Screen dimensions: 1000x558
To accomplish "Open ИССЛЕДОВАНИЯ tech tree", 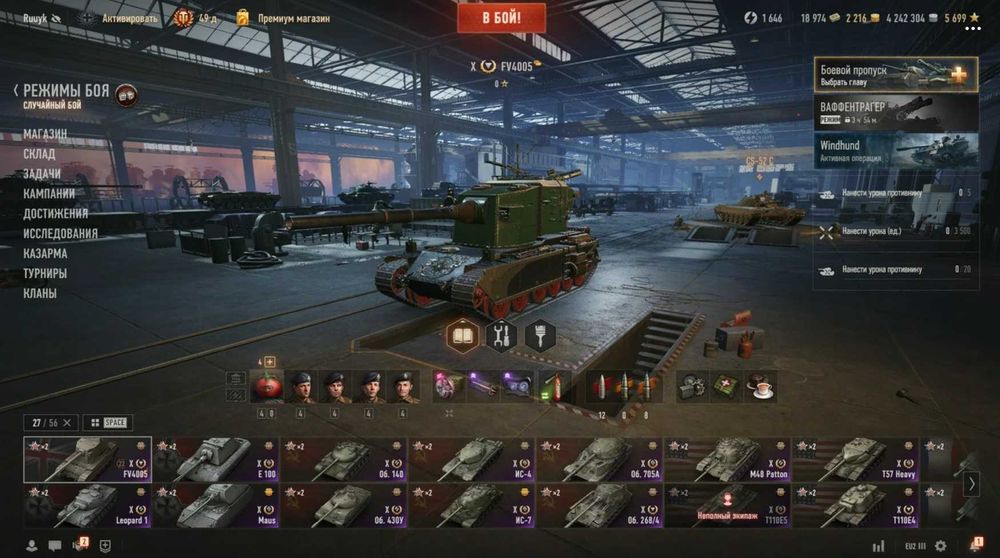I will (x=61, y=233).
